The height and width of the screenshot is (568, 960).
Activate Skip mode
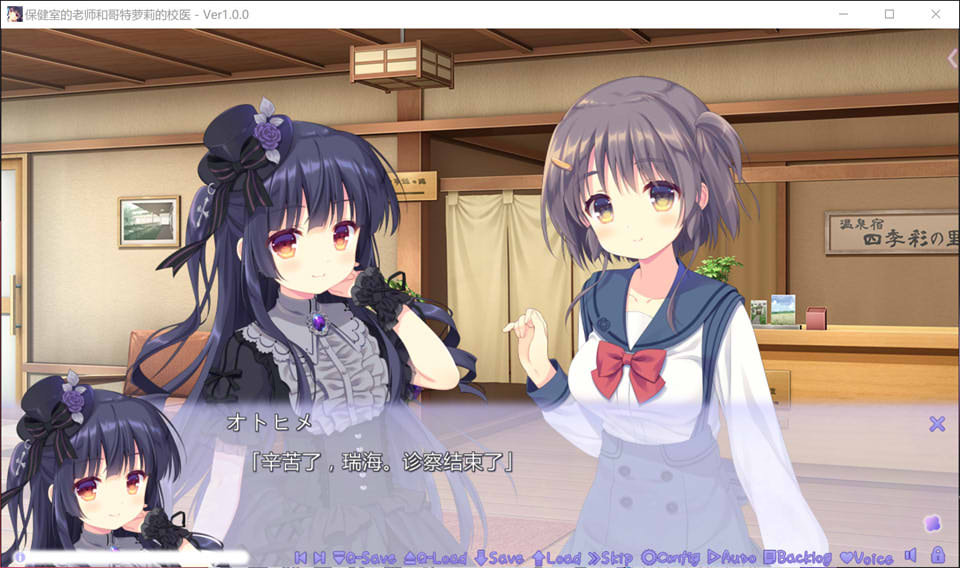[610, 558]
